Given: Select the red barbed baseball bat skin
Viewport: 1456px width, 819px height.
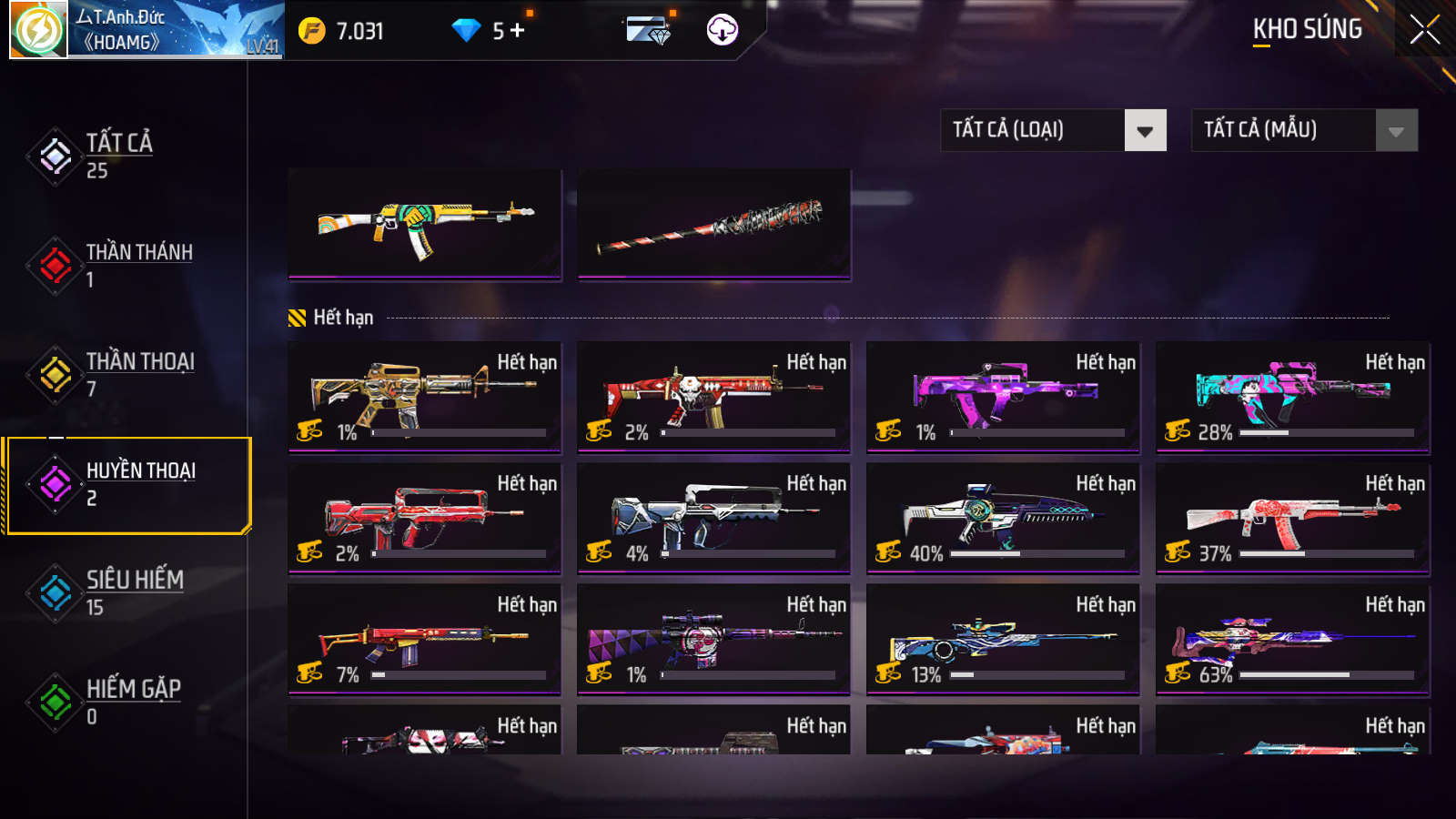Looking at the screenshot, I should tap(713, 224).
